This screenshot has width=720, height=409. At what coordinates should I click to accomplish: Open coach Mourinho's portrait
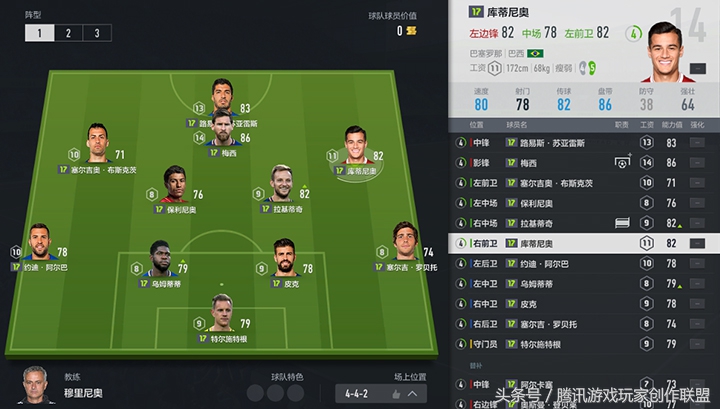tap(37, 385)
